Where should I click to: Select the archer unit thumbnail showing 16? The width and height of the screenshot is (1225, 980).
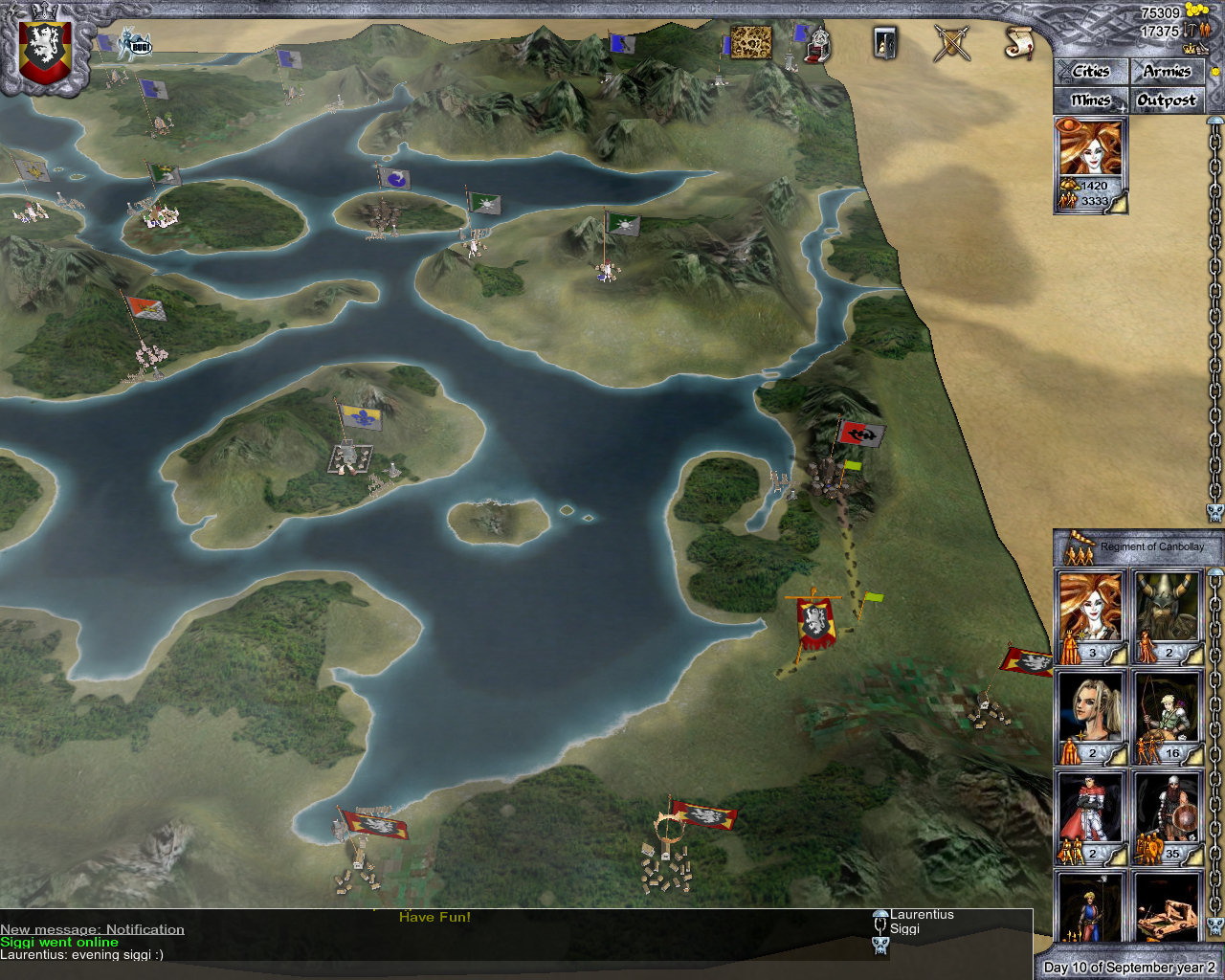(1168, 713)
